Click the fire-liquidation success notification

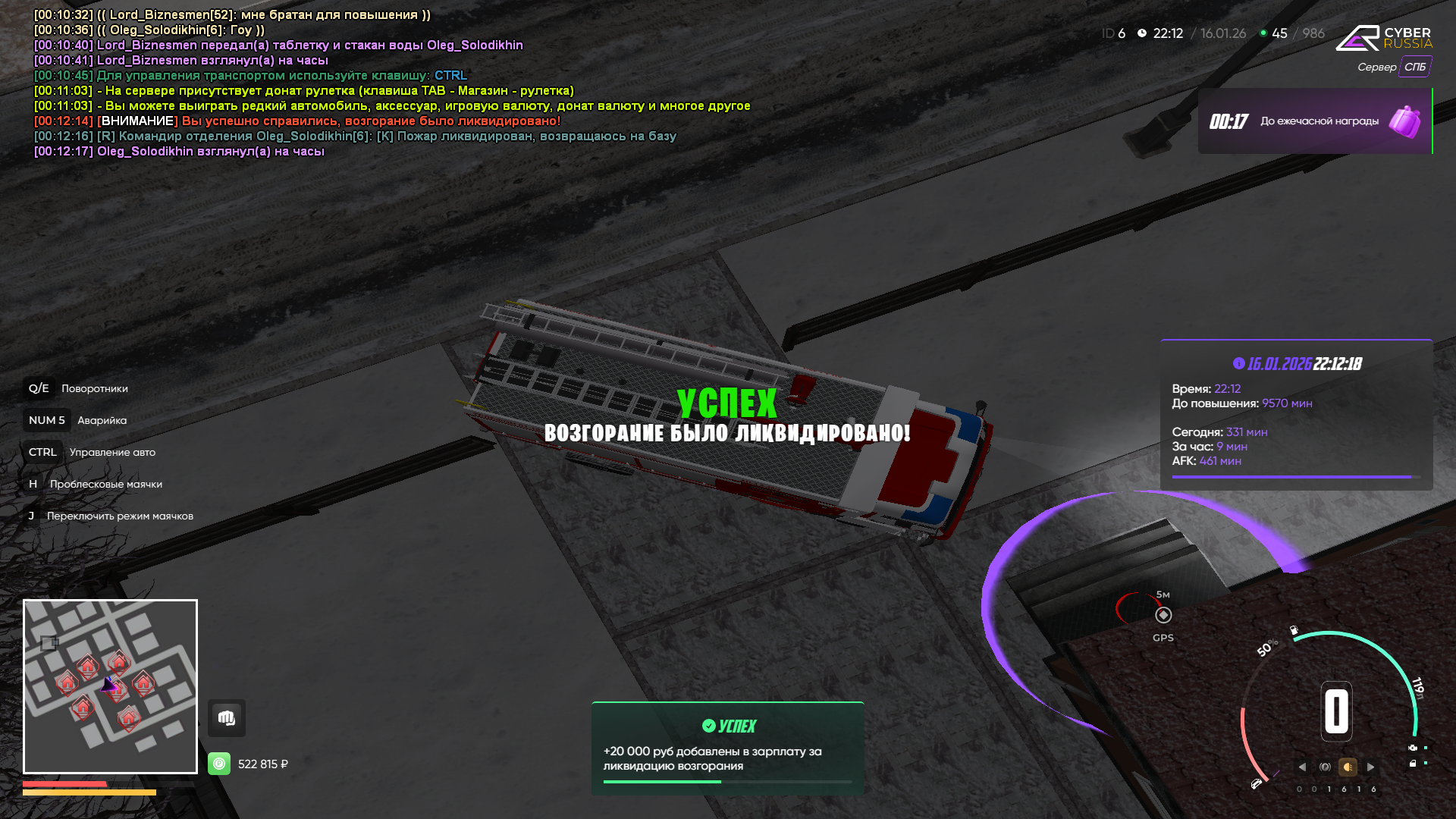point(727,748)
